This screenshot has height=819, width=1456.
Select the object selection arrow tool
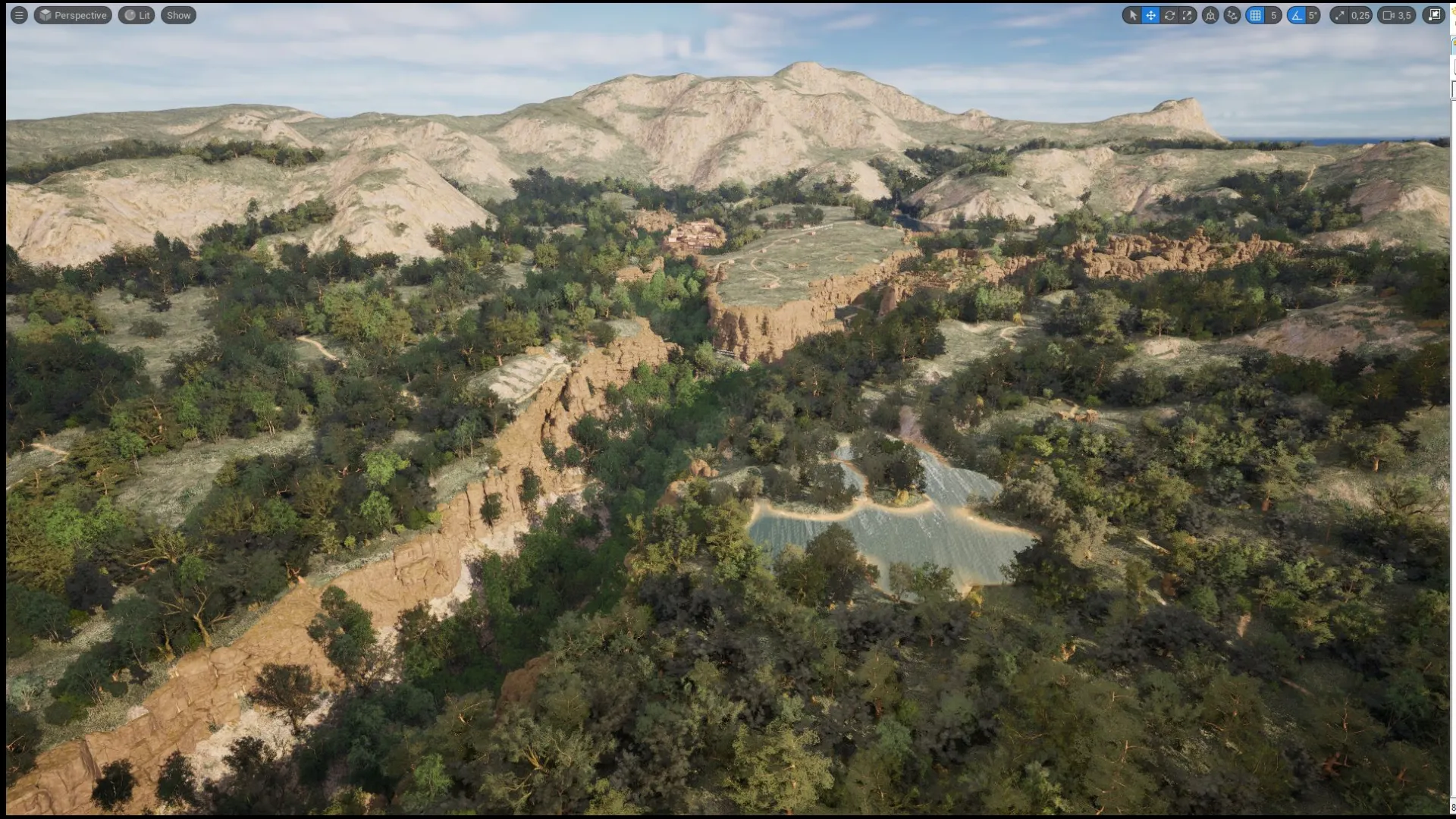pyautogui.click(x=1134, y=15)
